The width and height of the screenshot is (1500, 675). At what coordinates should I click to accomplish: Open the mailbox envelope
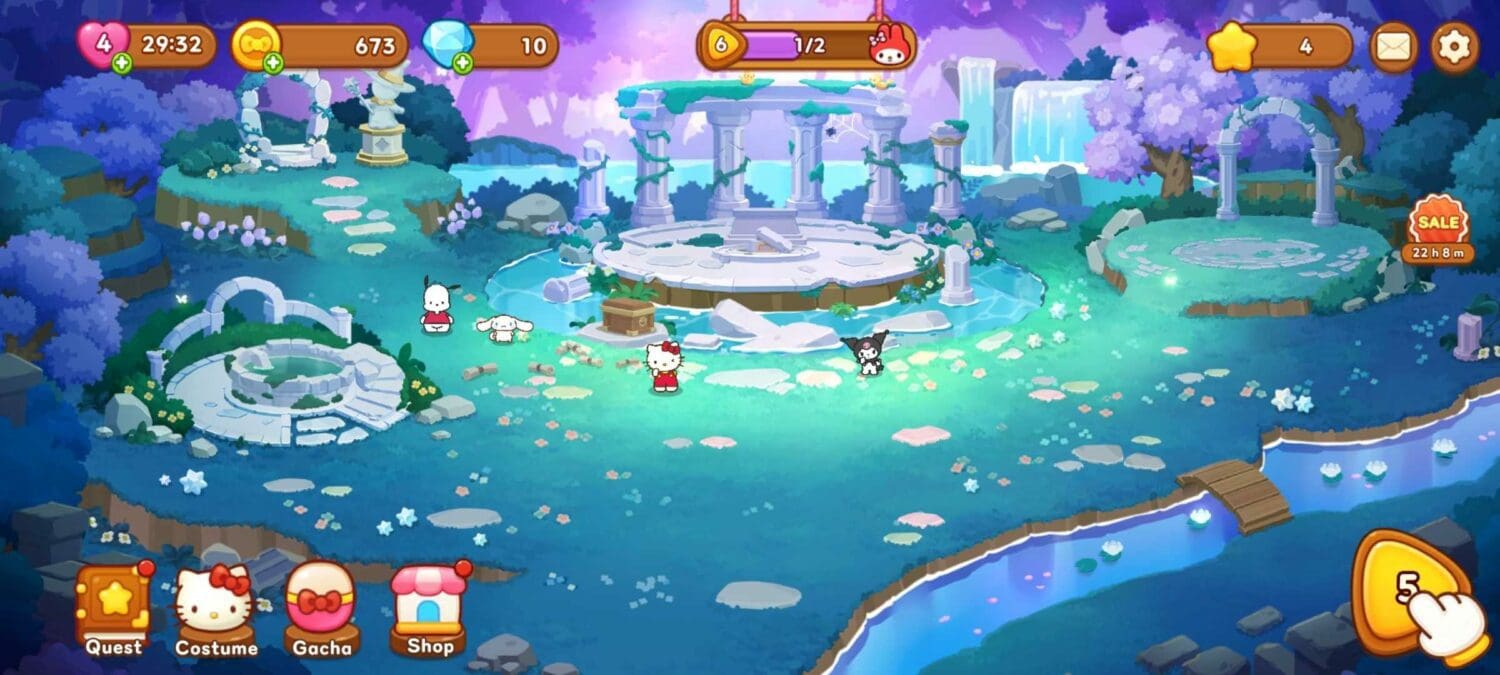(1393, 46)
